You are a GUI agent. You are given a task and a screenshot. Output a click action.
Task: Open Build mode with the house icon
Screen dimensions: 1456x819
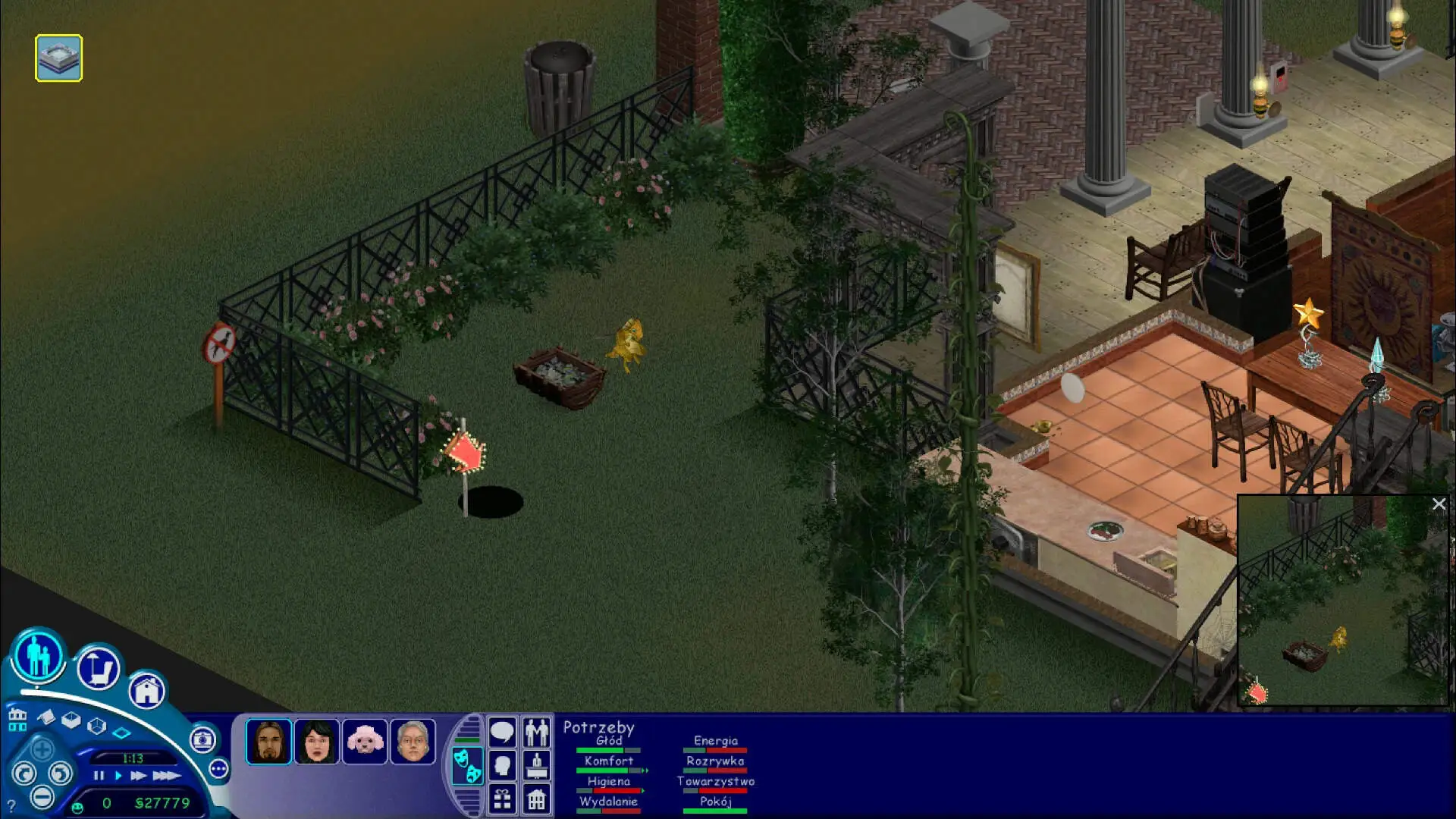146,690
